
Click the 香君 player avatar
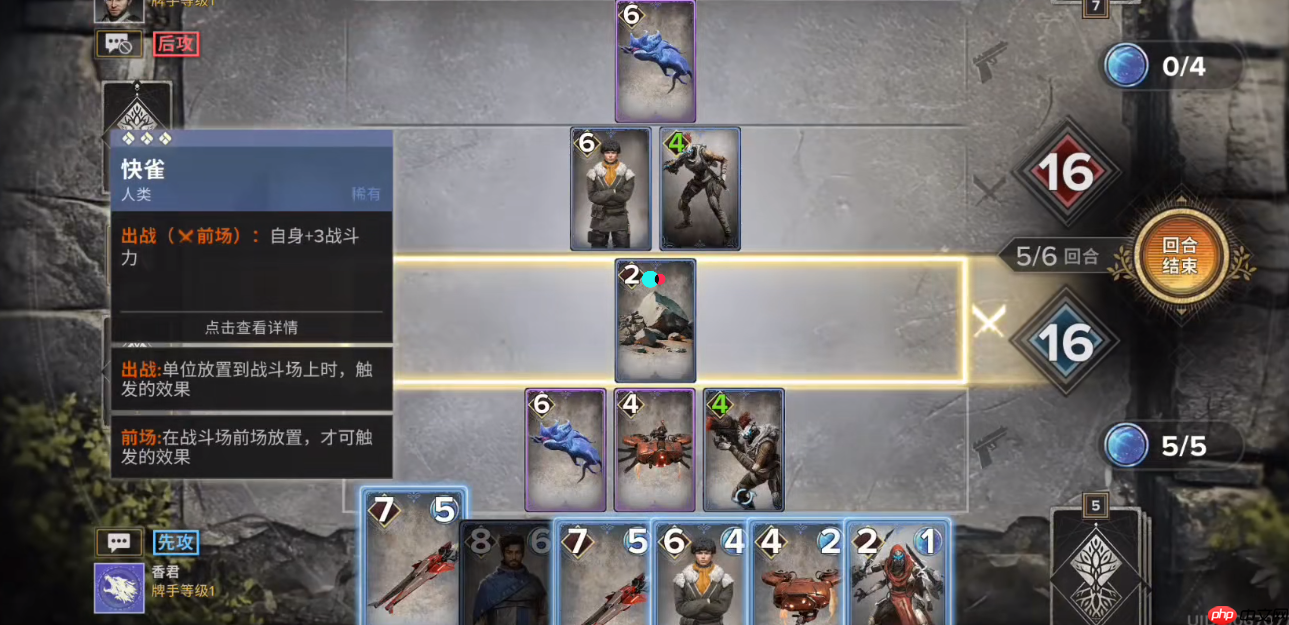coord(119,588)
